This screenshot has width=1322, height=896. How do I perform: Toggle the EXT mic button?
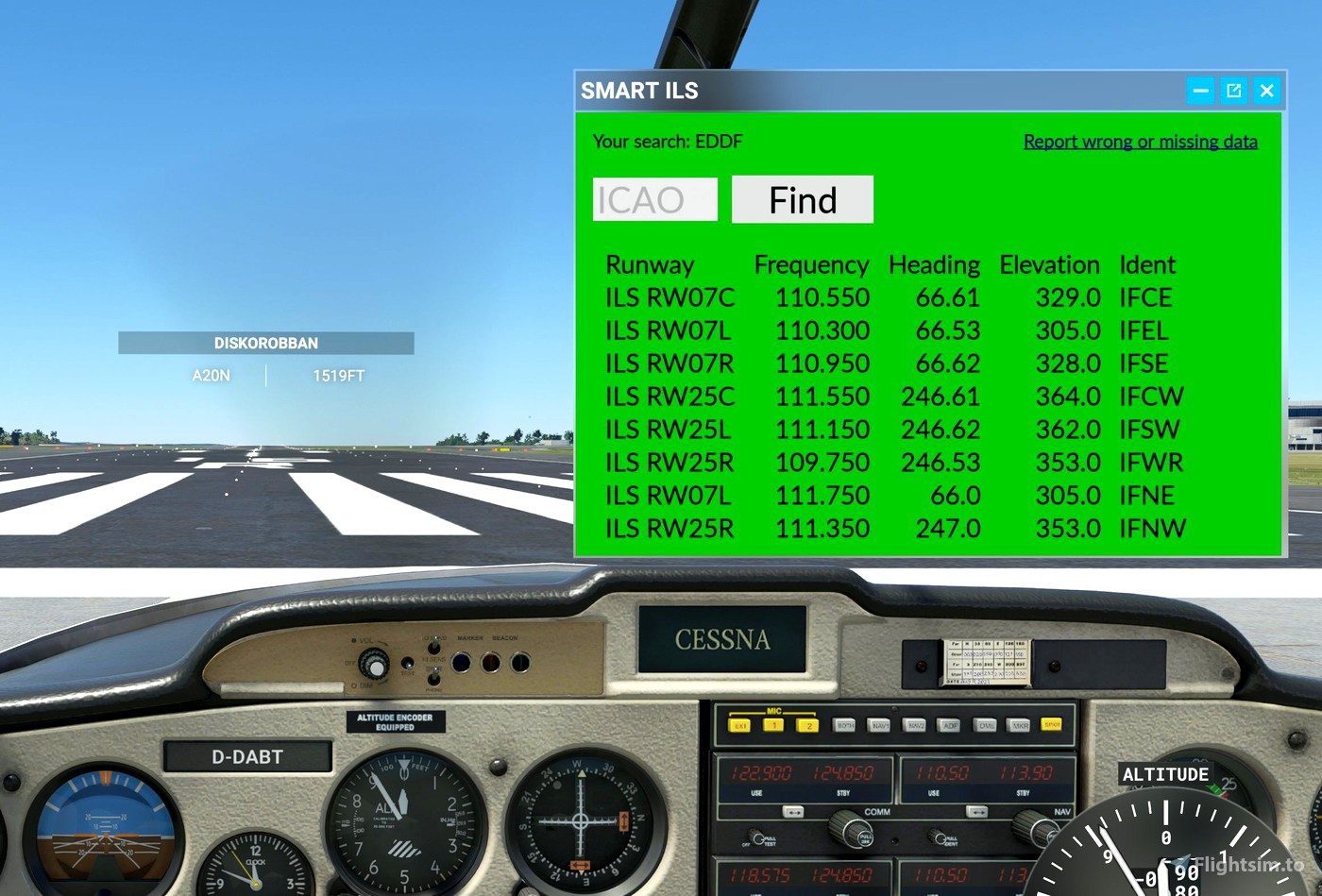(740, 725)
